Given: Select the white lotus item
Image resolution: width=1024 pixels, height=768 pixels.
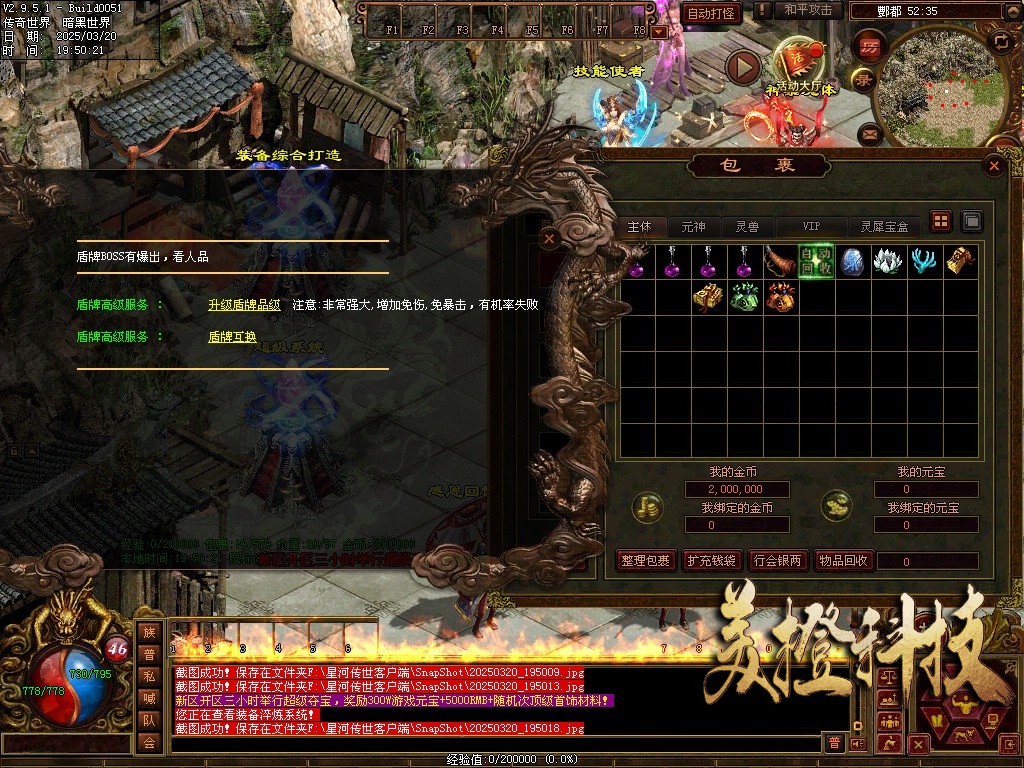Looking at the screenshot, I should tap(887, 262).
